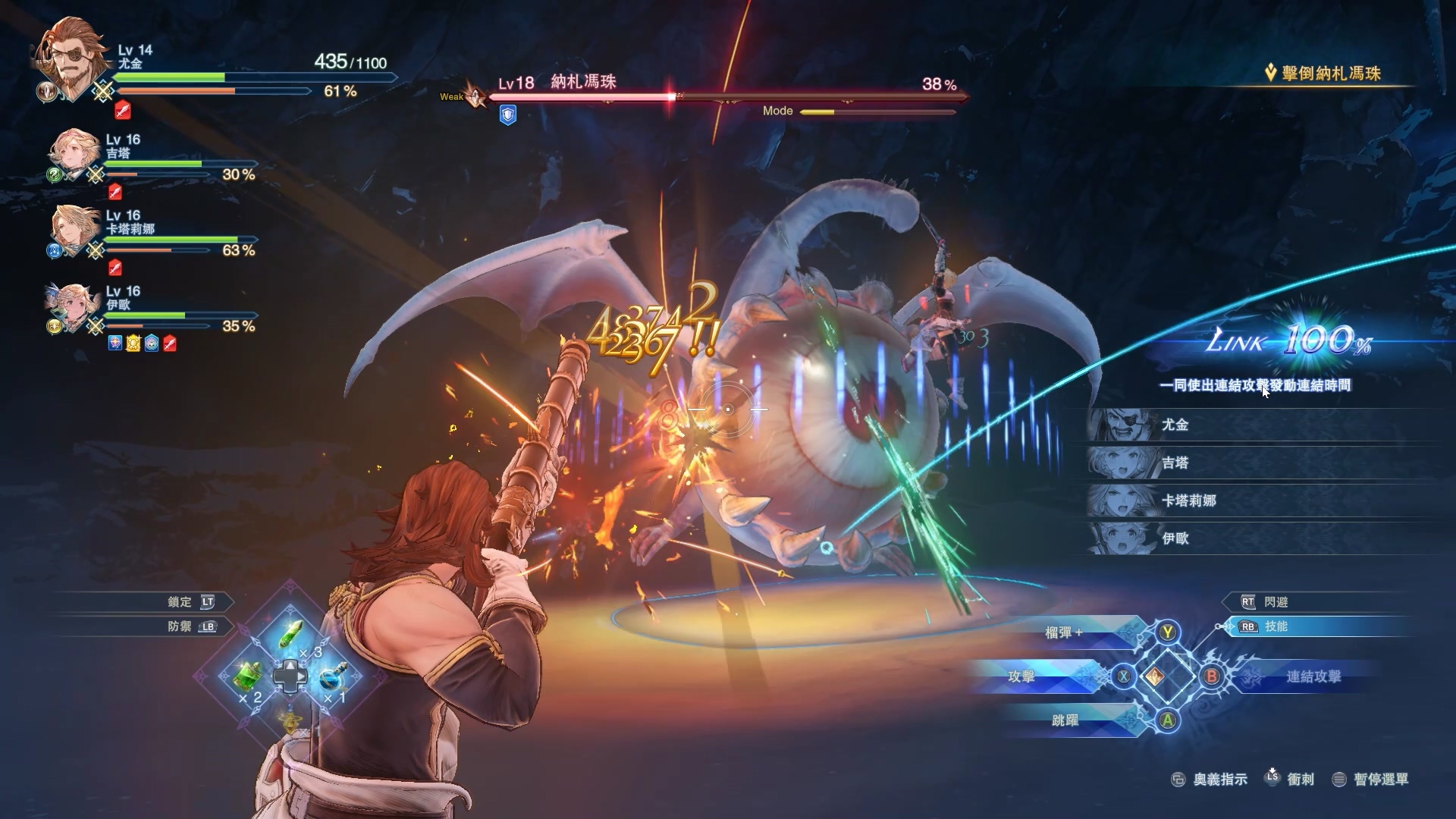Viewport: 1456px width, 819px height.
Task: Open the 技能 skill action bar
Action: (1276, 626)
